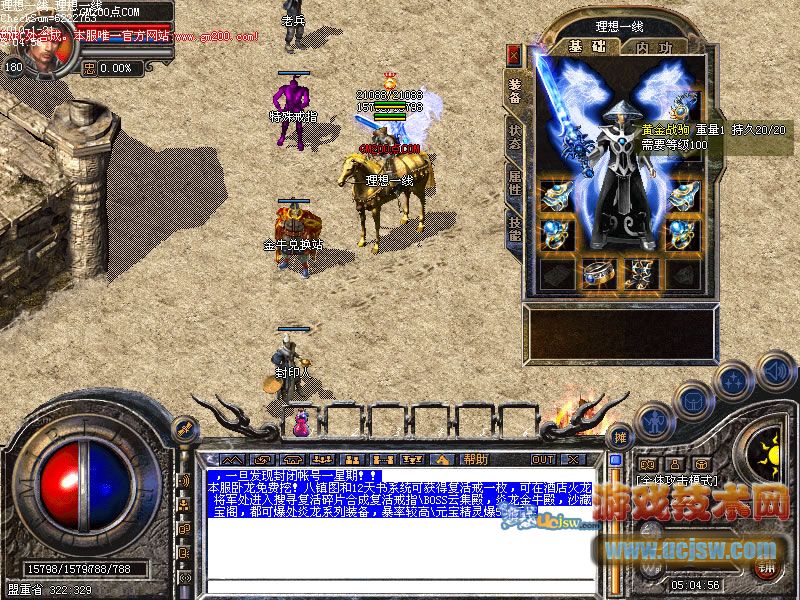Select the 装备 side tab

[x=514, y=90]
